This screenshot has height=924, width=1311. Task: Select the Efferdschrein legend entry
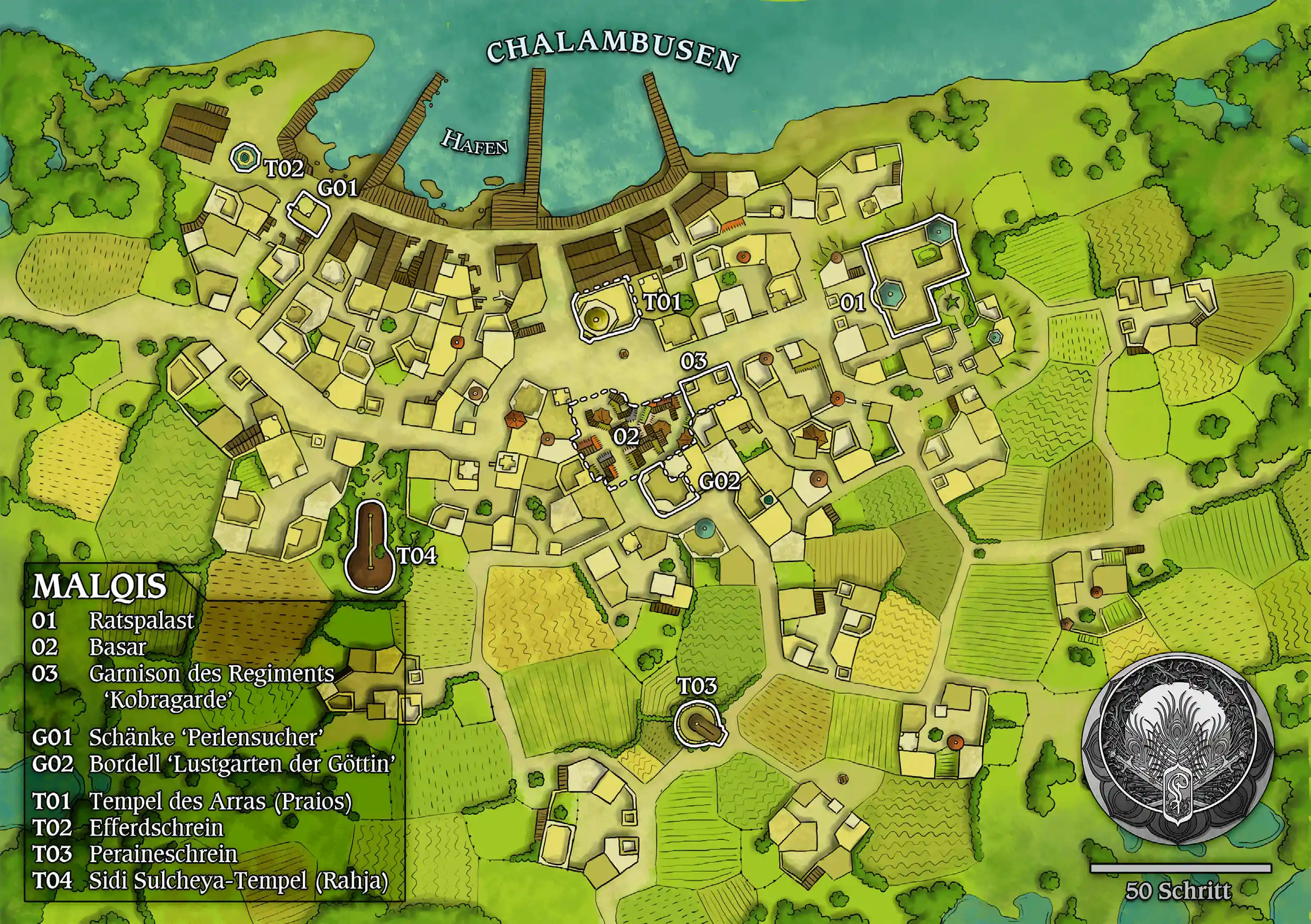pos(156,827)
